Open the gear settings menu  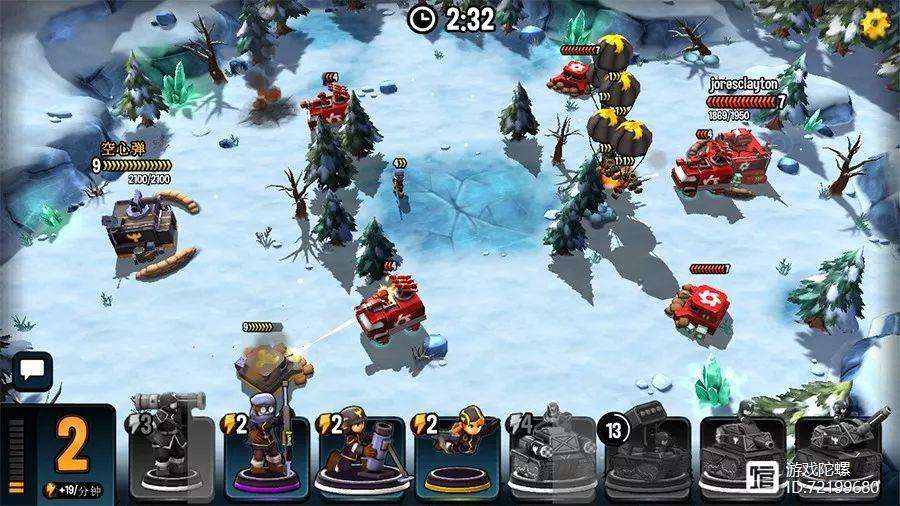876,21
